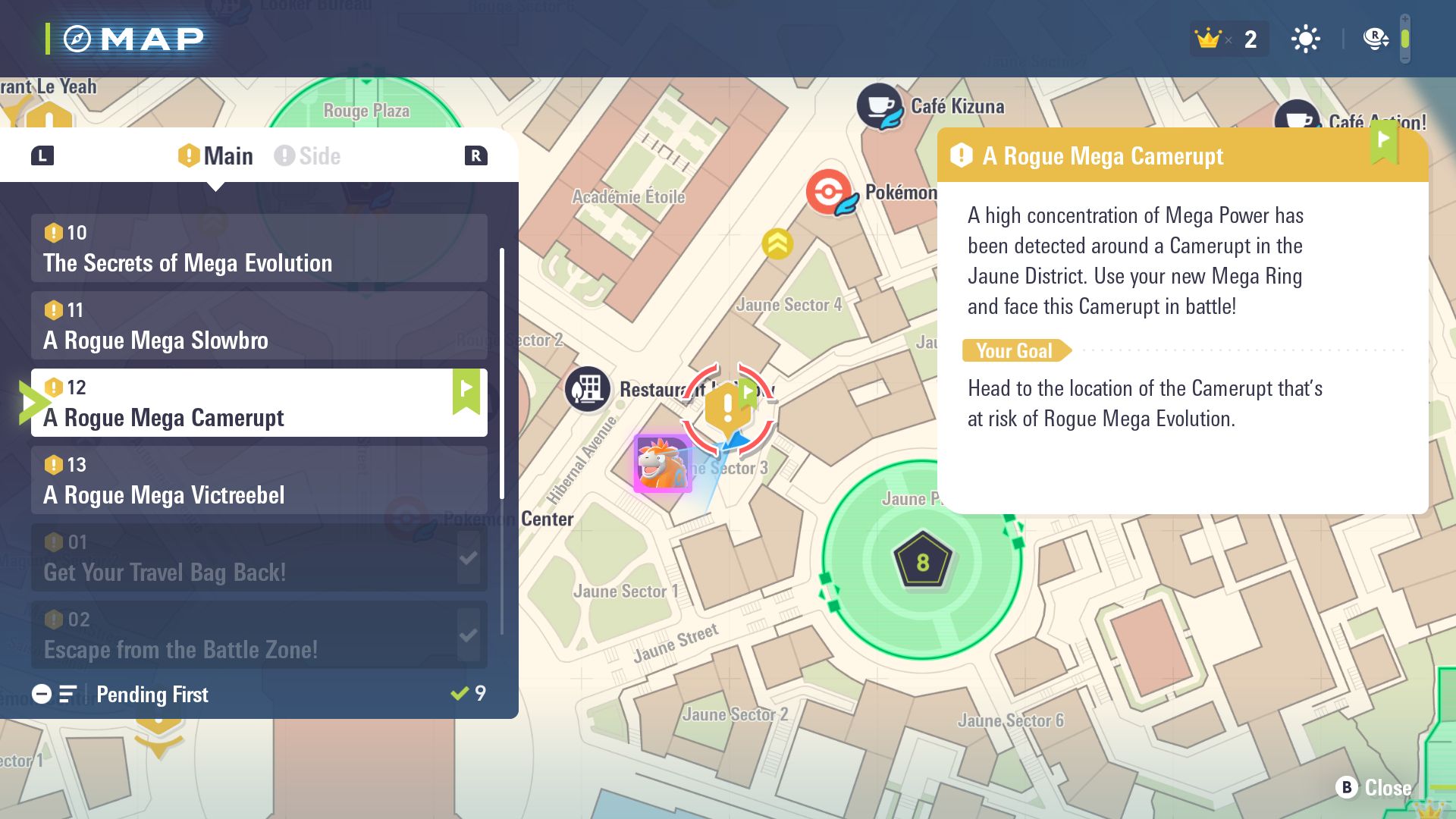The width and height of the screenshot is (1456, 819).
Task: Select completed mission Get Your Travel Bag Back!
Action: click(x=259, y=558)
